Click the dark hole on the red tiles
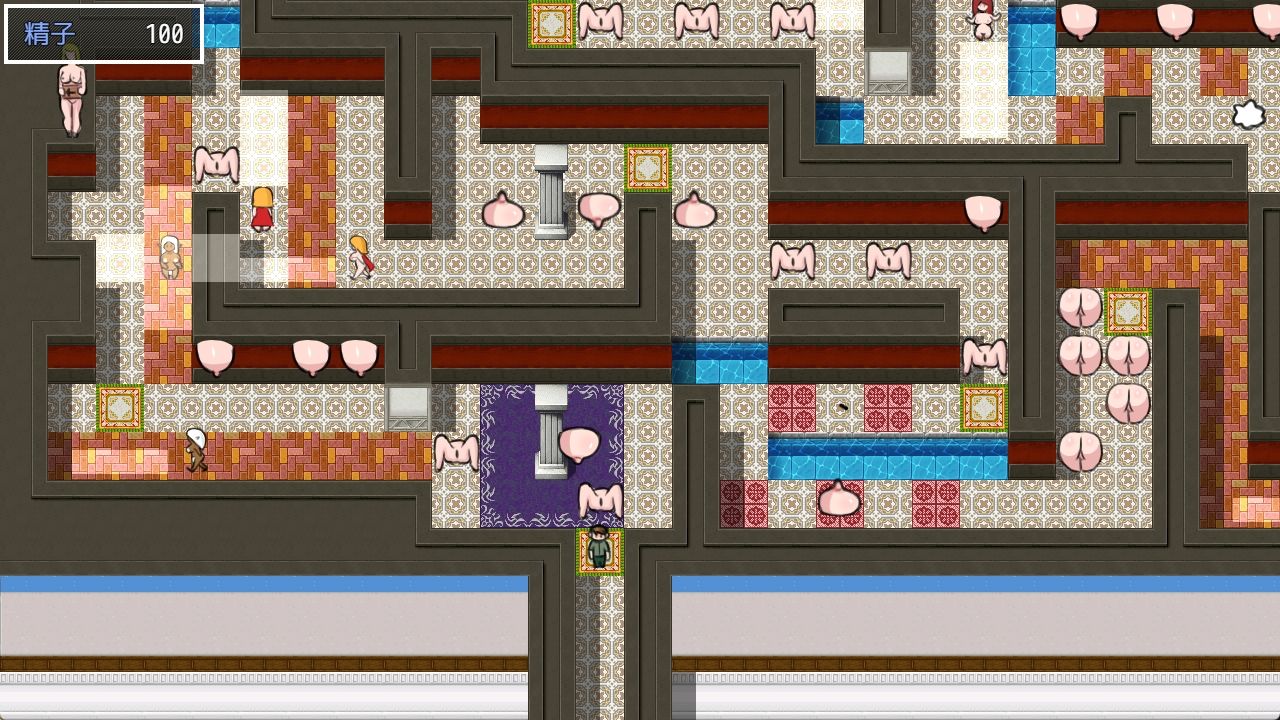 841,404
